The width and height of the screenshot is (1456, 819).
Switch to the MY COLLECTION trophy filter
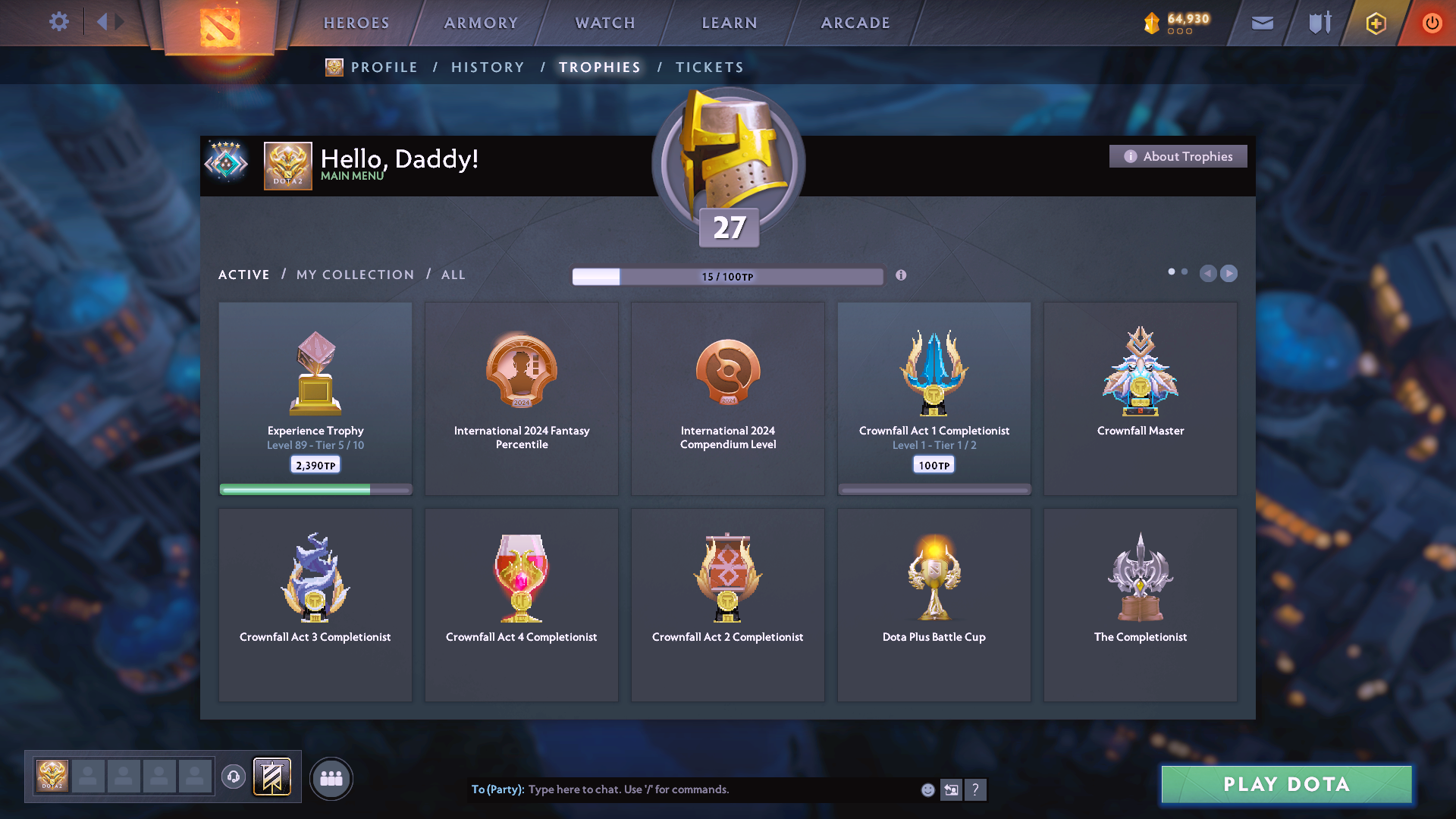[354, 275]
